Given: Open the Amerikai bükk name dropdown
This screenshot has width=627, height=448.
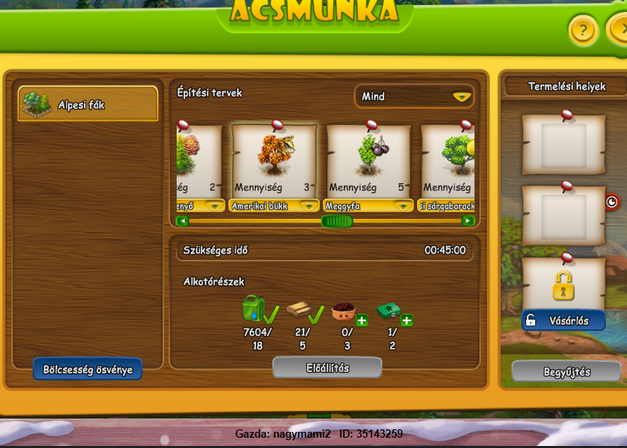Looking at the screenshot, I should tap(309, 206).
